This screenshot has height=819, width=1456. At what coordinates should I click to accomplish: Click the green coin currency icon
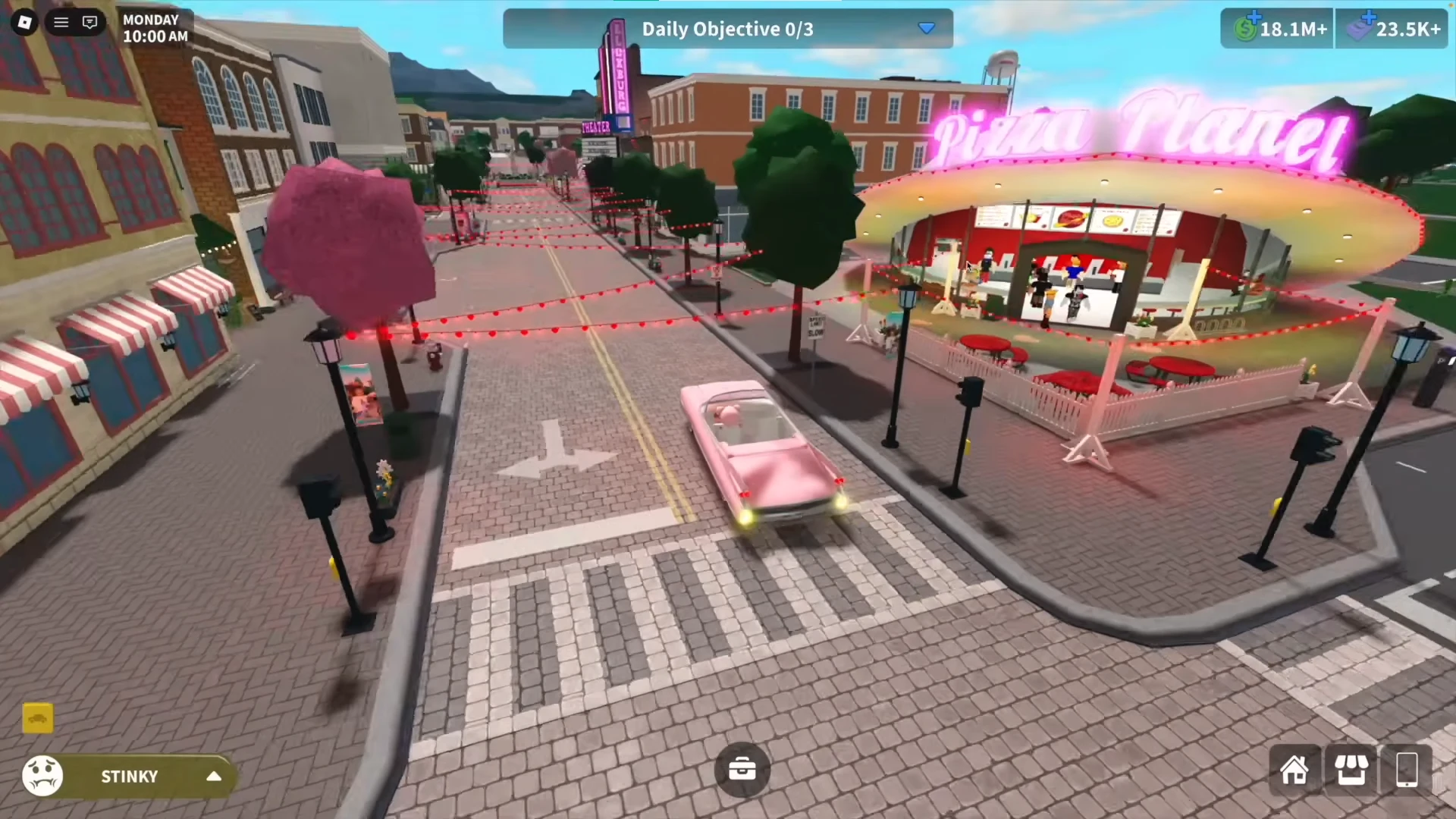[x=1244, y=29]
